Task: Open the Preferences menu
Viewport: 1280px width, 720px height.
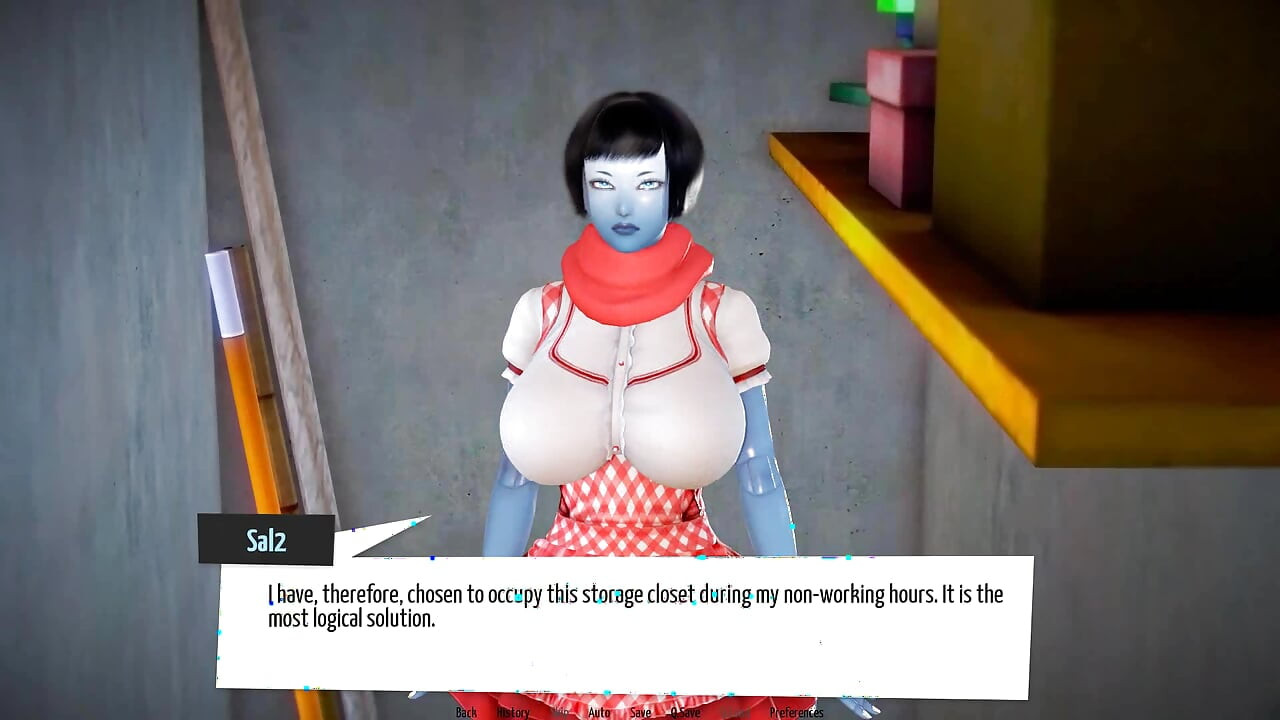Action: pos(797,712)
